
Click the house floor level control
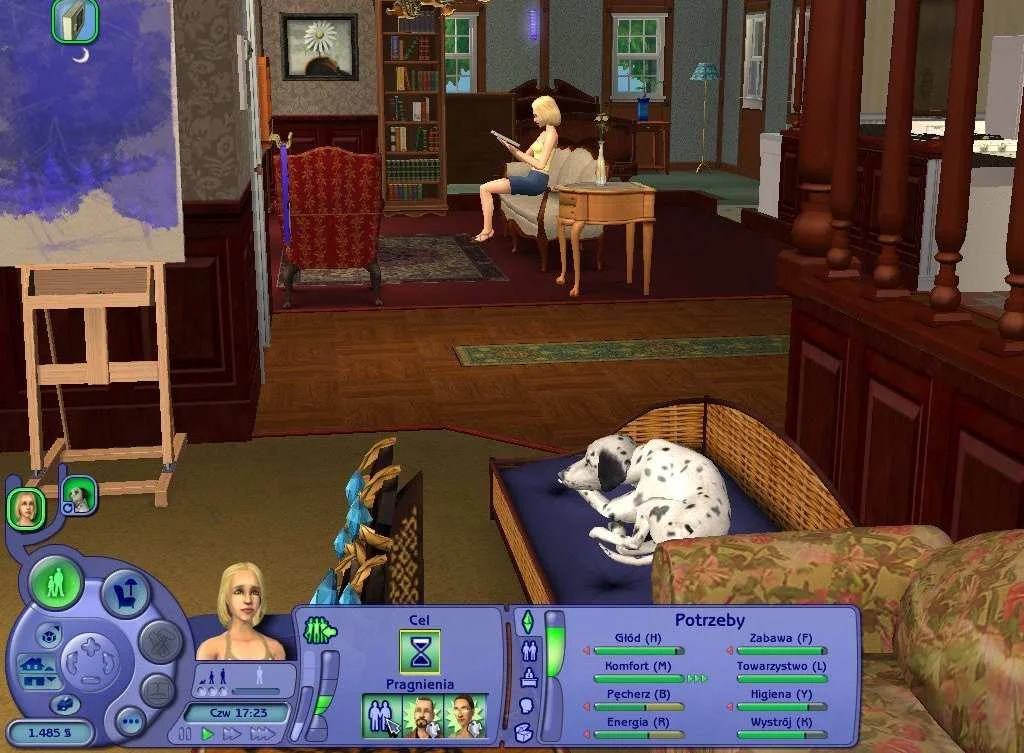click(36, 672)
